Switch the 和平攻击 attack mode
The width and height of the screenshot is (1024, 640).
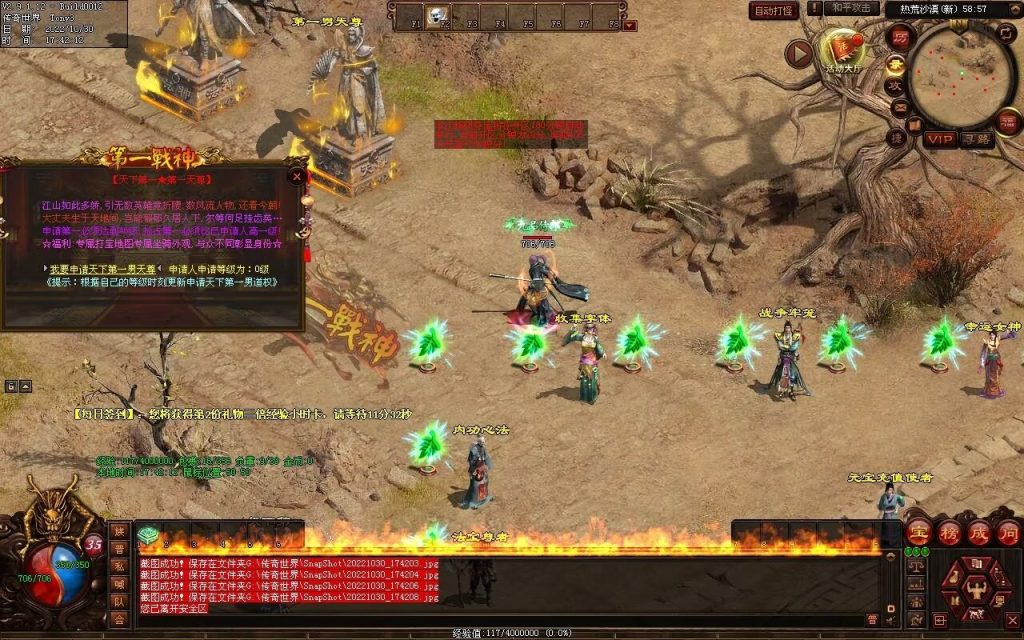pyautogui.click(x=851, y=8)
